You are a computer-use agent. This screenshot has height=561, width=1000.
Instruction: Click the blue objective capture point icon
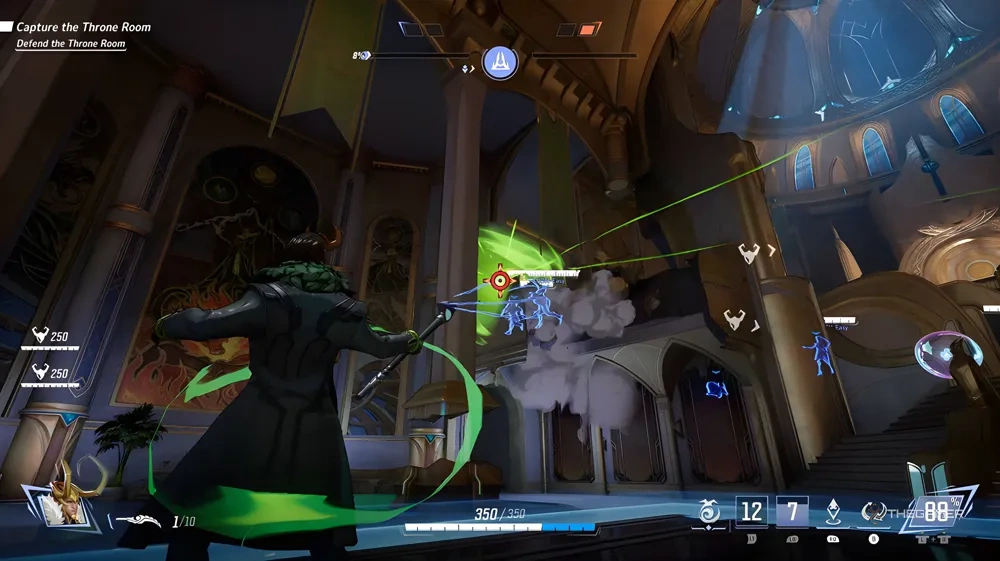(x=500, y=62)
